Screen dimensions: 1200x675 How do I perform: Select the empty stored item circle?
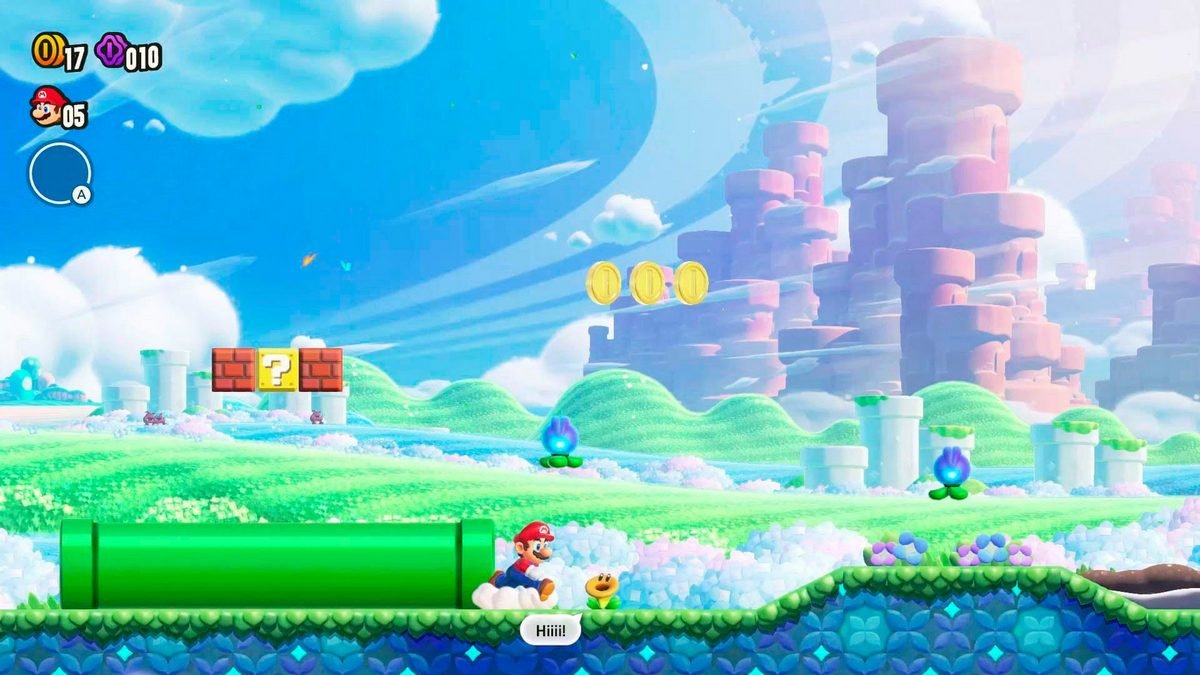coord(59,173)
